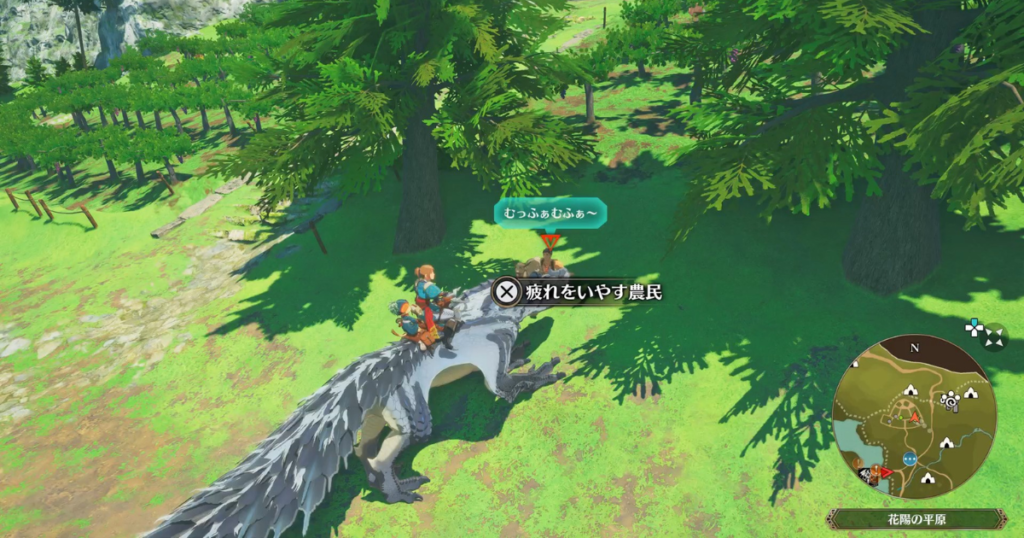This screenshot has height=538, width=1024.
Task: Open the circular minimap
Action: pos(912,417)
